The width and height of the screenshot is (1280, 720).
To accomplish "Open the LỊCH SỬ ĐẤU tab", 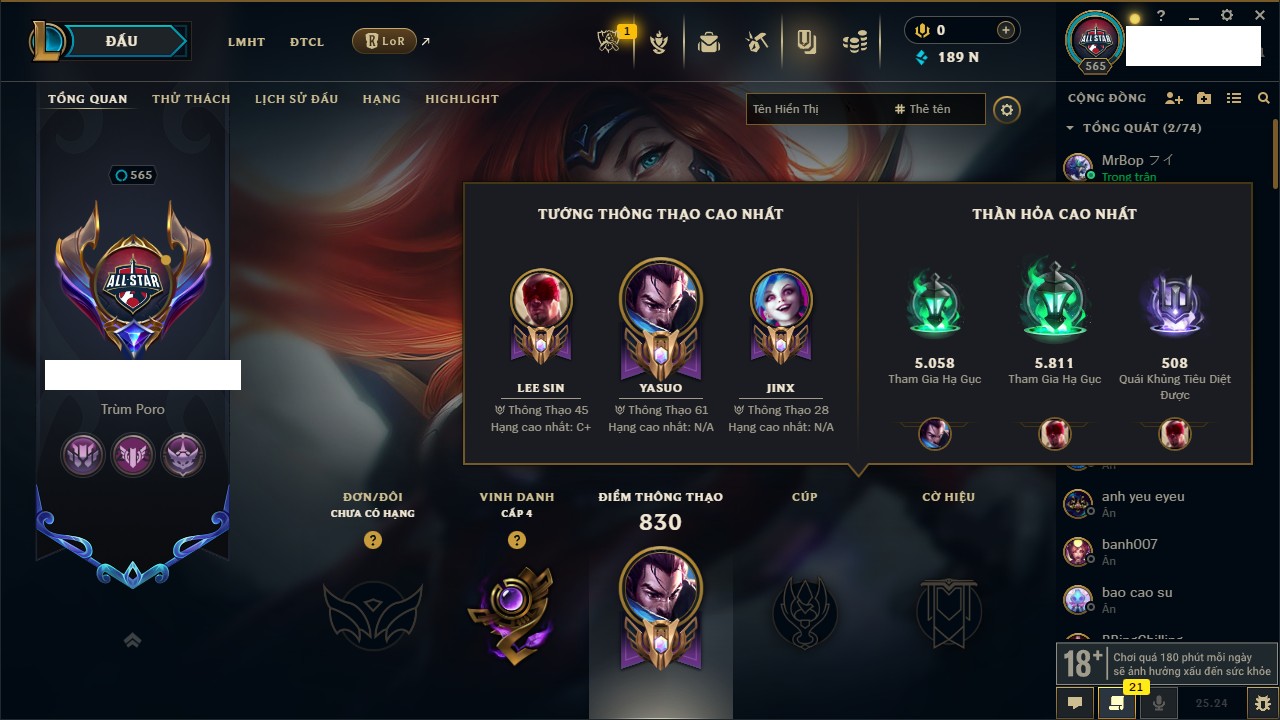I will point(296,99).
